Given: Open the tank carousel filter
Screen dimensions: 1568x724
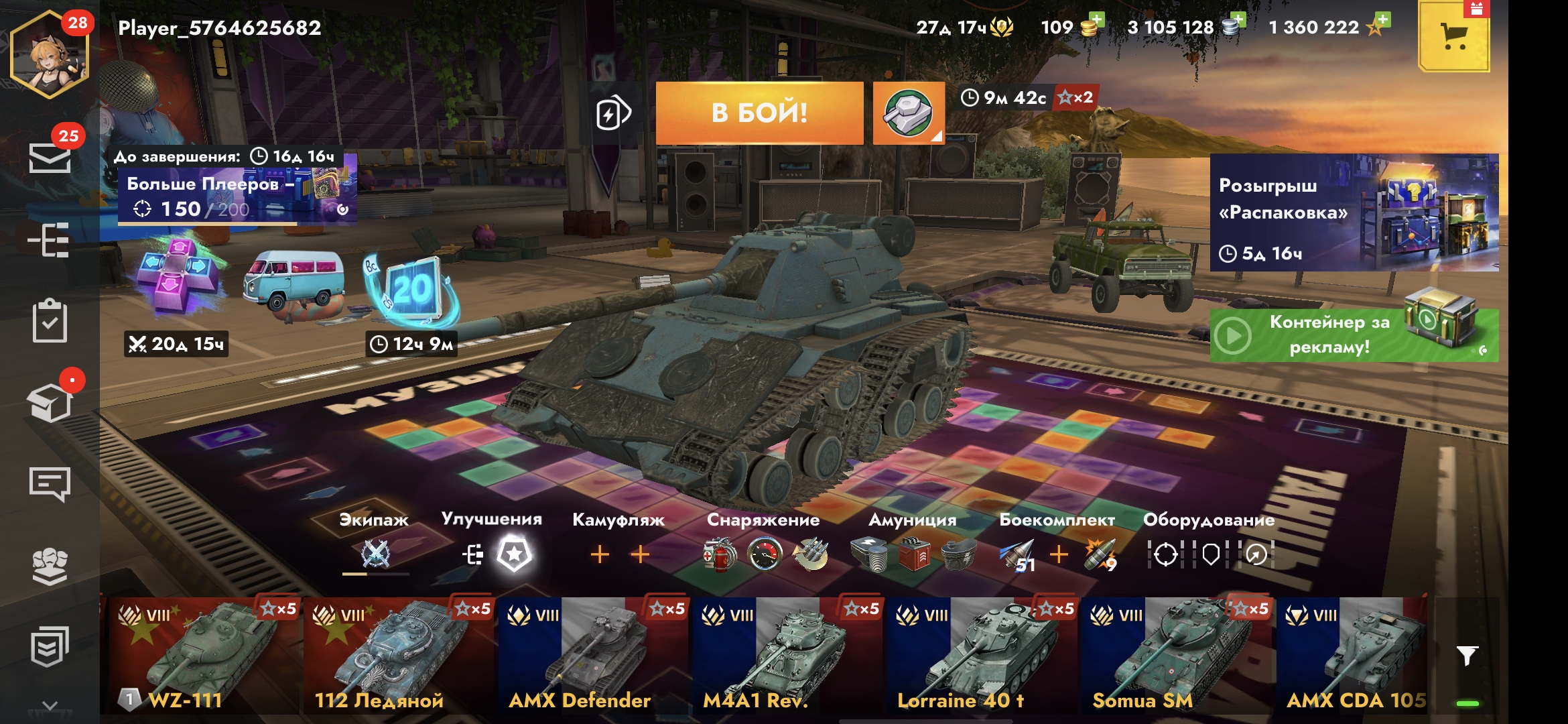Looking at the screenshot, I should click(x=1467, y=655).
